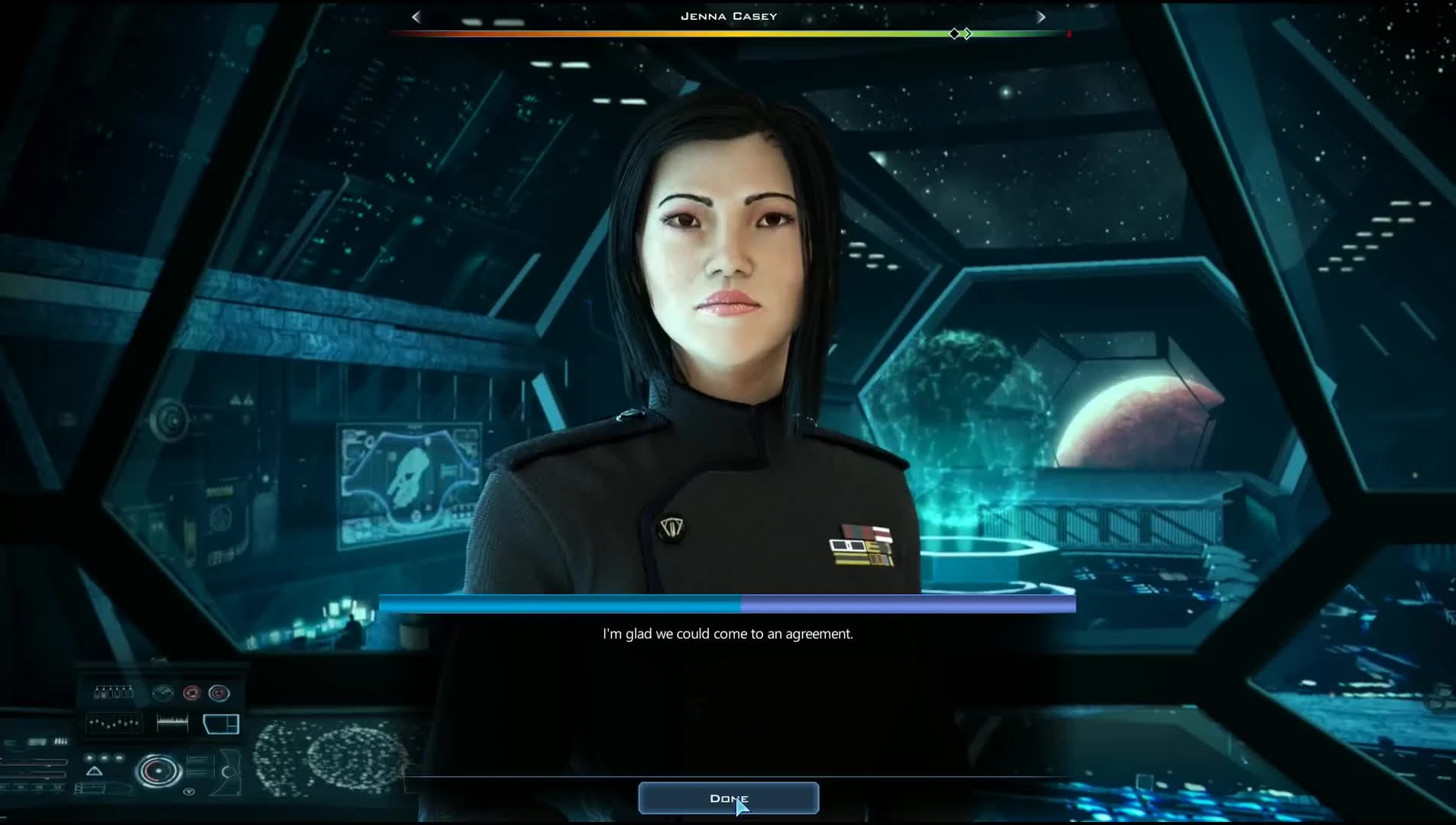Toggle the double-arrow indicator on the relationship meter

click(969, 34)
